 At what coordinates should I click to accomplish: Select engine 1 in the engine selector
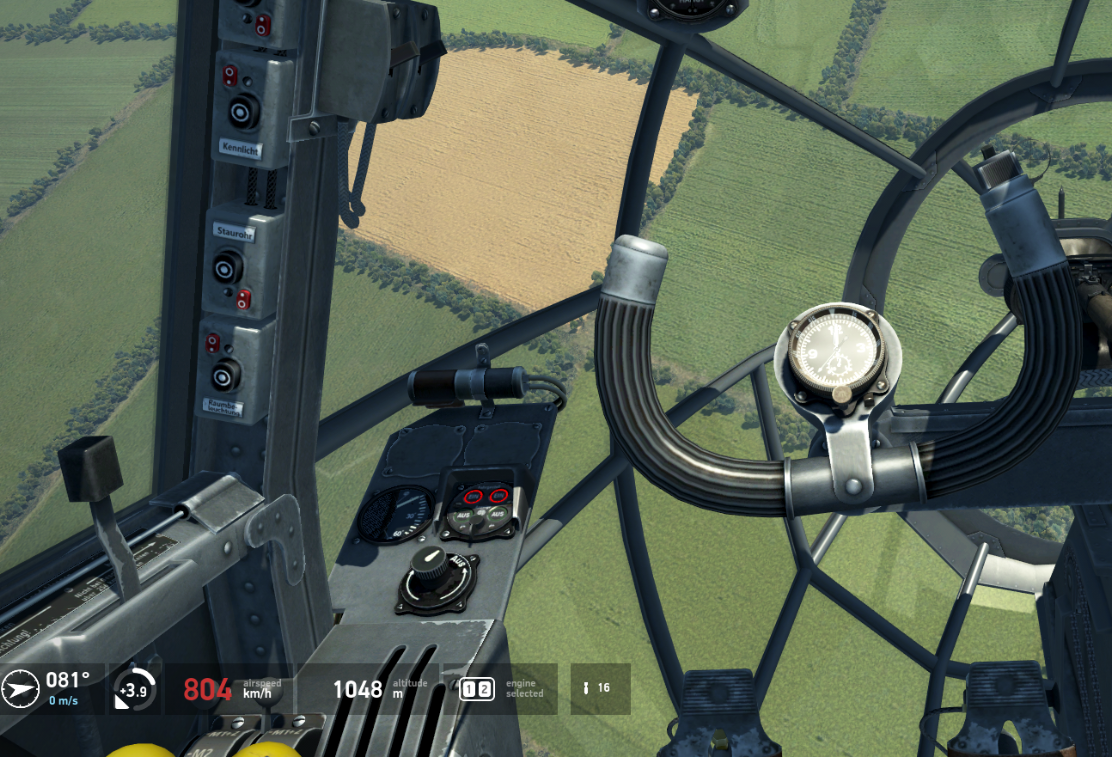469,689
